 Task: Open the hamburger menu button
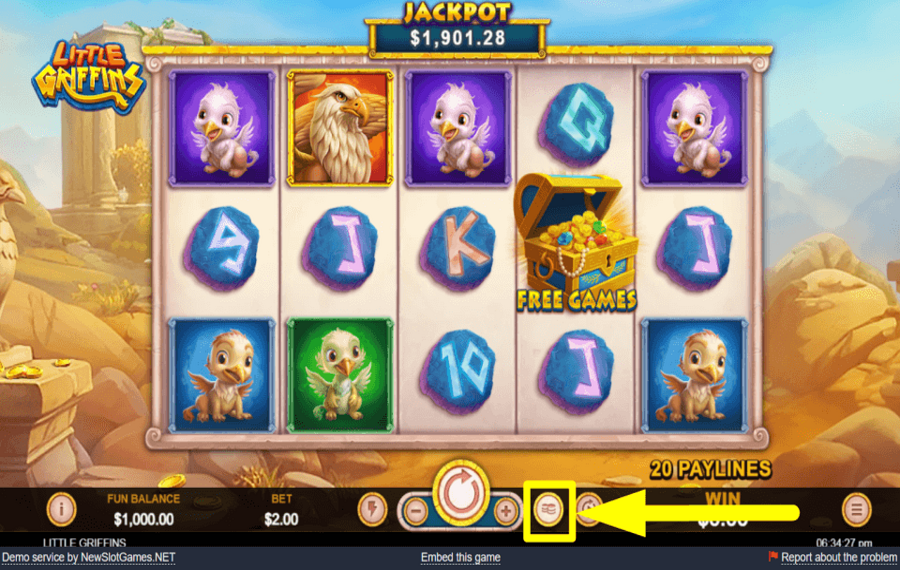(x=856, y=510)
